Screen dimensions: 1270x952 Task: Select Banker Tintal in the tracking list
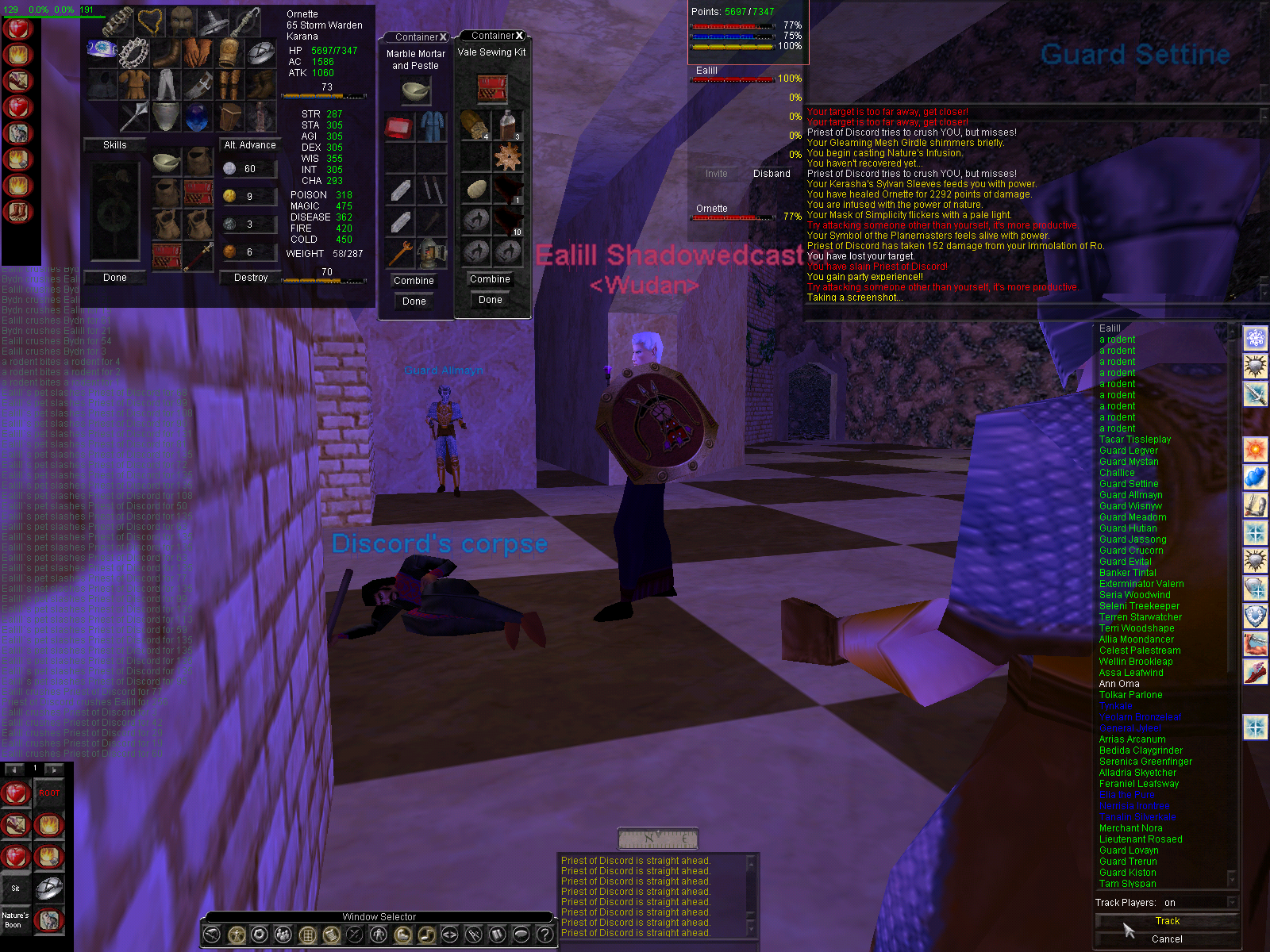[1127, 573]
